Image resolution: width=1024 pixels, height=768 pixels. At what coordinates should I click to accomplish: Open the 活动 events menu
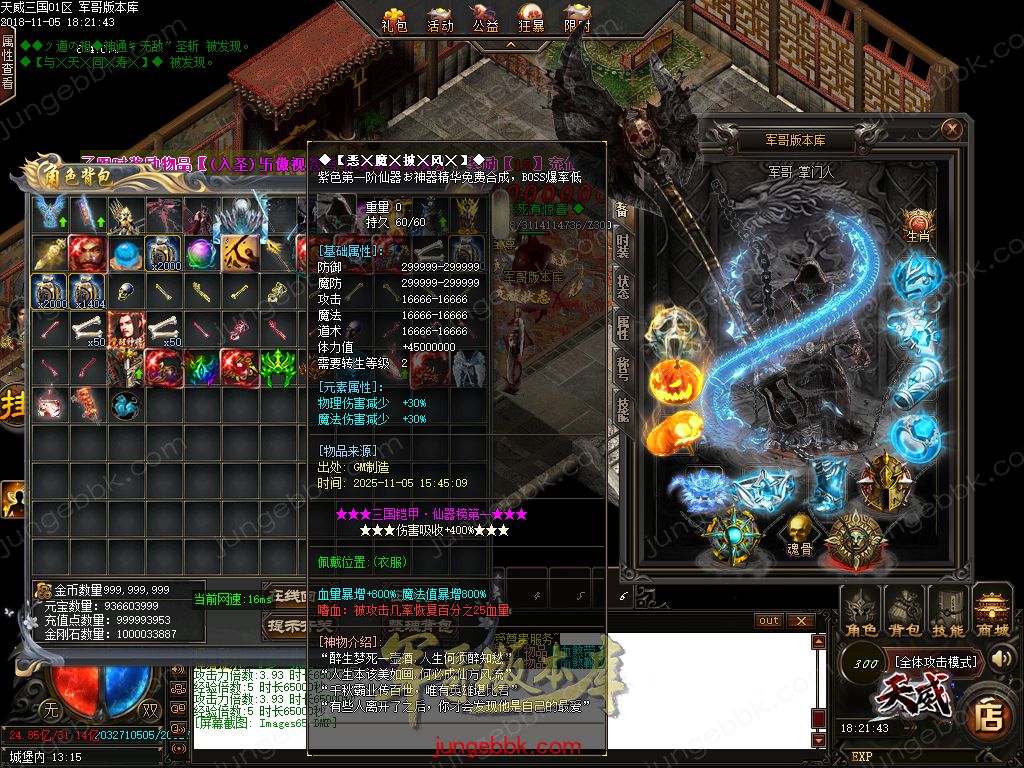click(440, 19)
